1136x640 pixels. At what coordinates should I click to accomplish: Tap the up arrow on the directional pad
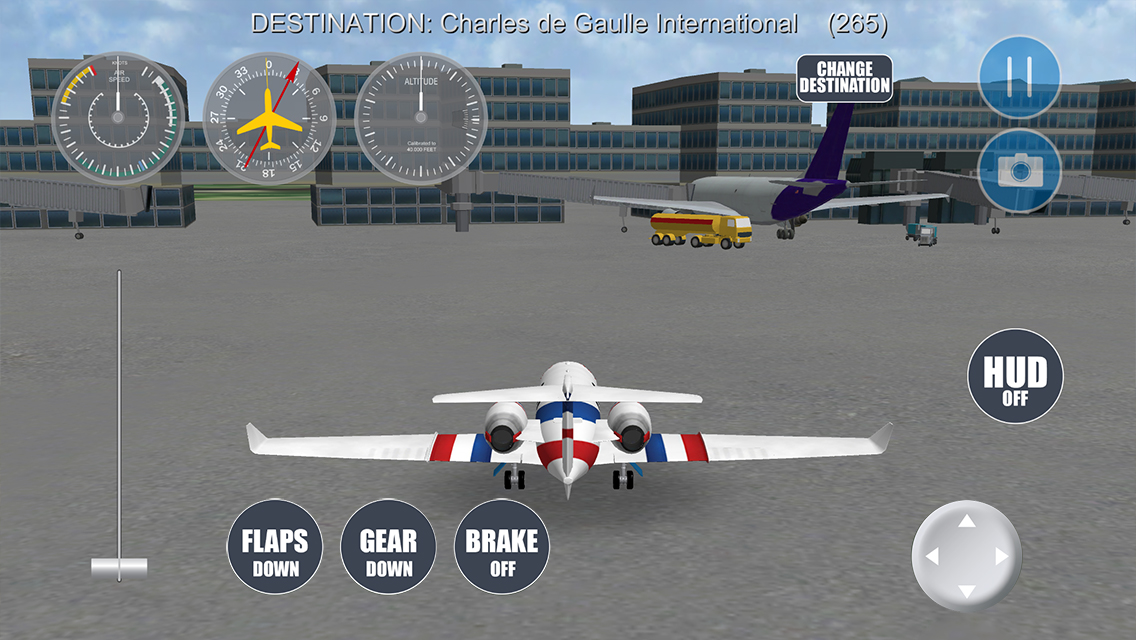966,521
